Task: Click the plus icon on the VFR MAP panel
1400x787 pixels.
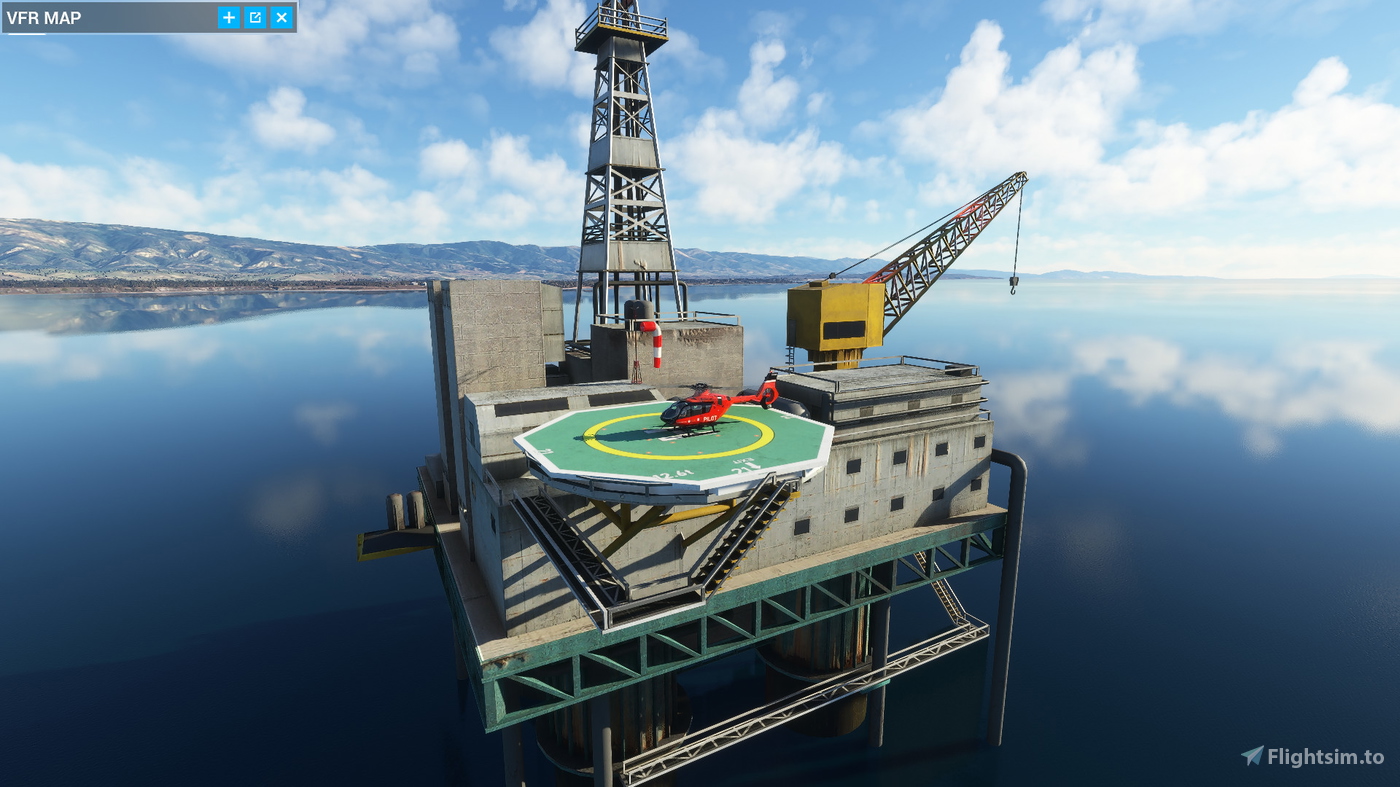Action: tap(228, 17)
